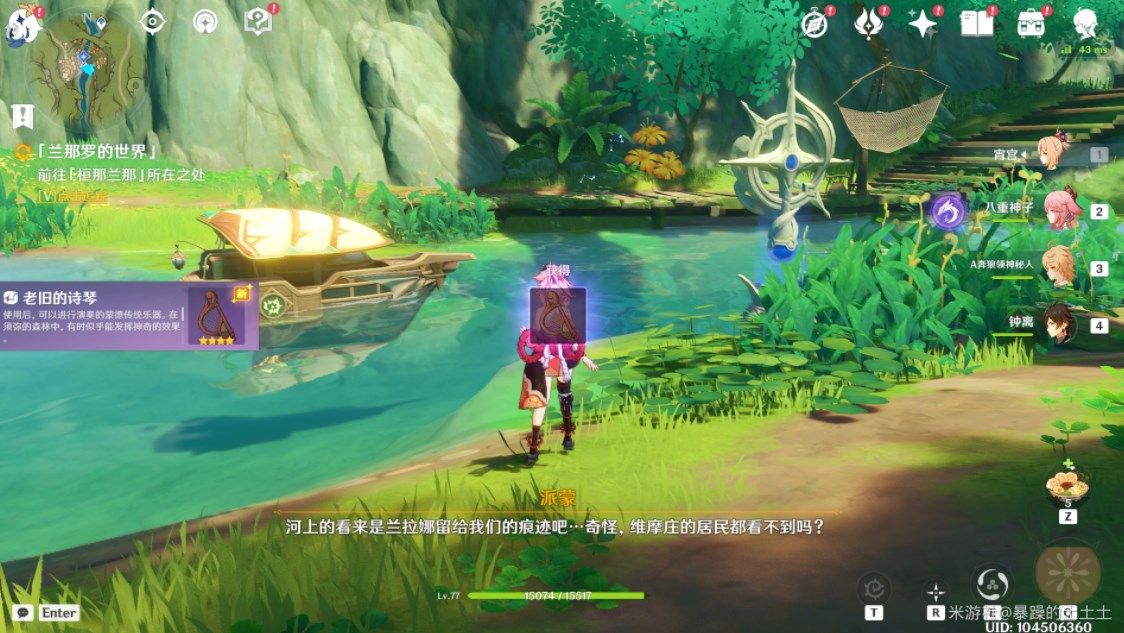
Task: Switch to party member A弃狼领神秘人
Action: (x=1058, y=267)
